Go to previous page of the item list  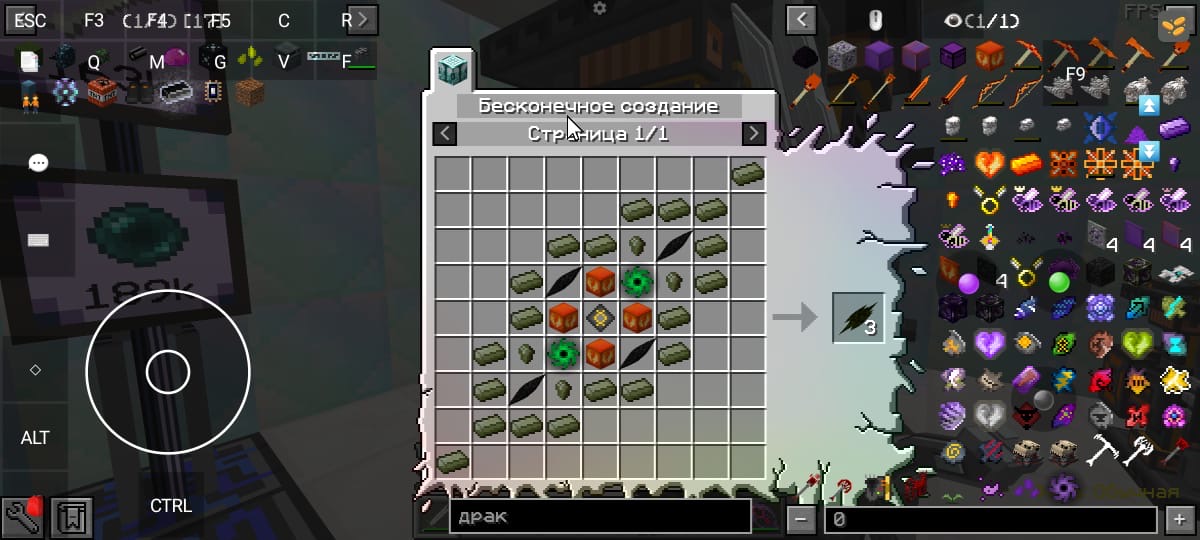tap(800, 19)
